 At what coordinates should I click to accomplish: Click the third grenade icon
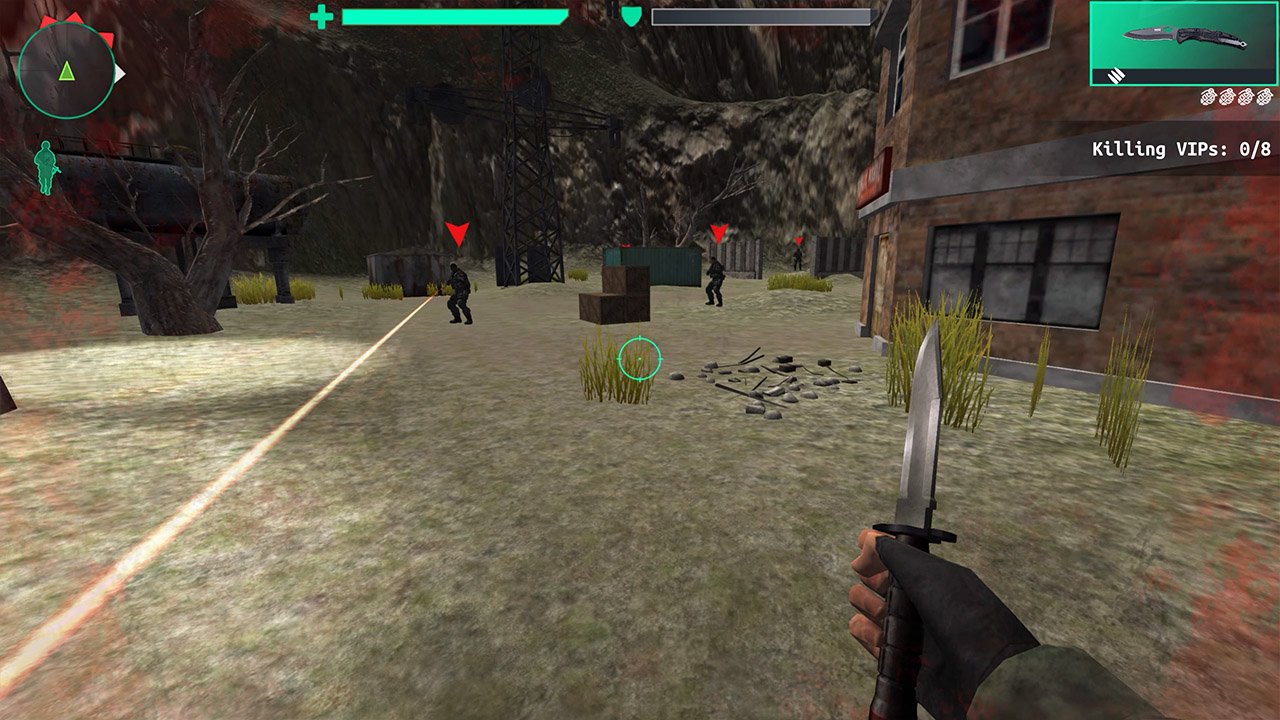(1246, 96)
